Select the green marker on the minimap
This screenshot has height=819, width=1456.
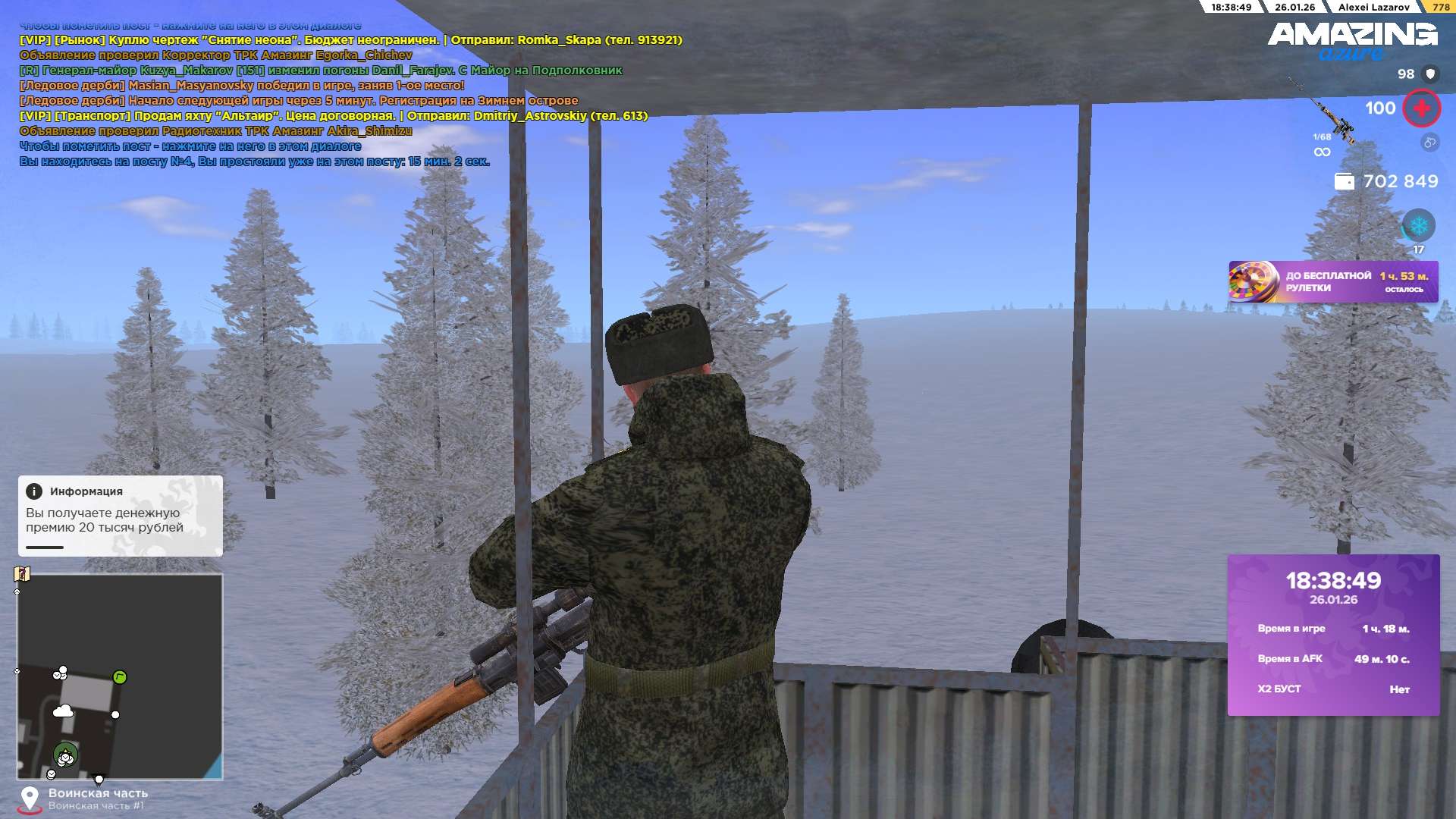(x=120, y=677)
